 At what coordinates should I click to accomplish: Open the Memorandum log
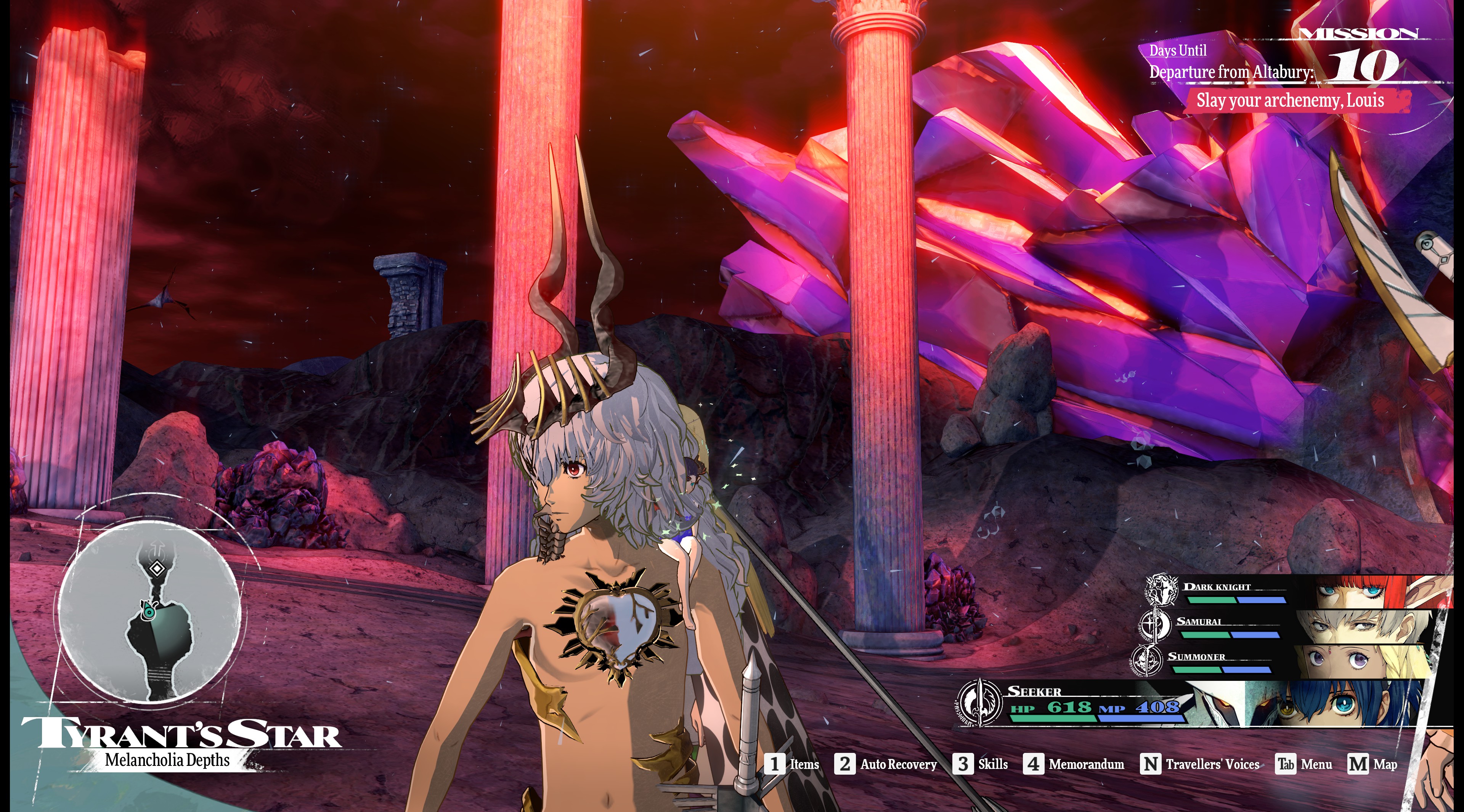pyautogui.click(x=1074, y=764)
